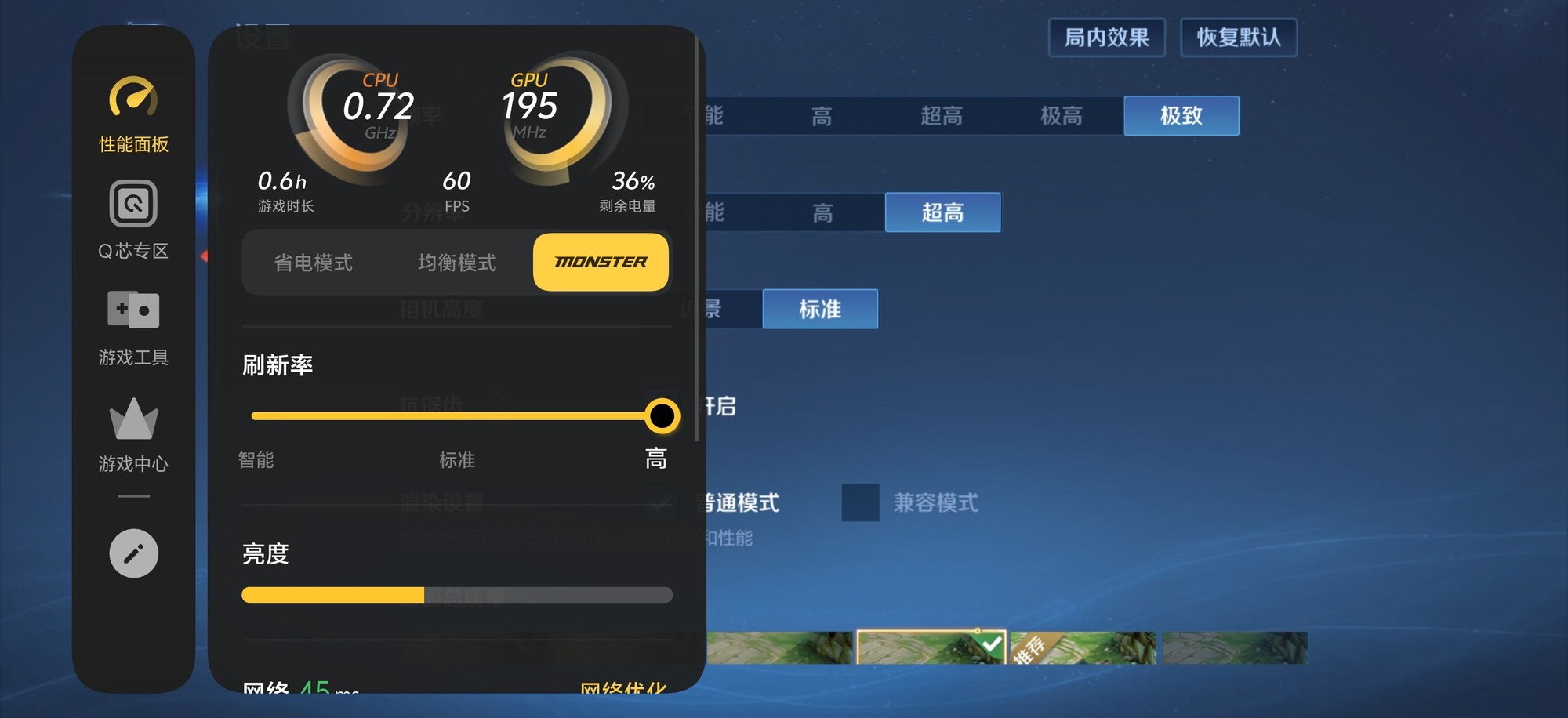
Task: Select the 超高 resolution option
Action: point(942,212)
